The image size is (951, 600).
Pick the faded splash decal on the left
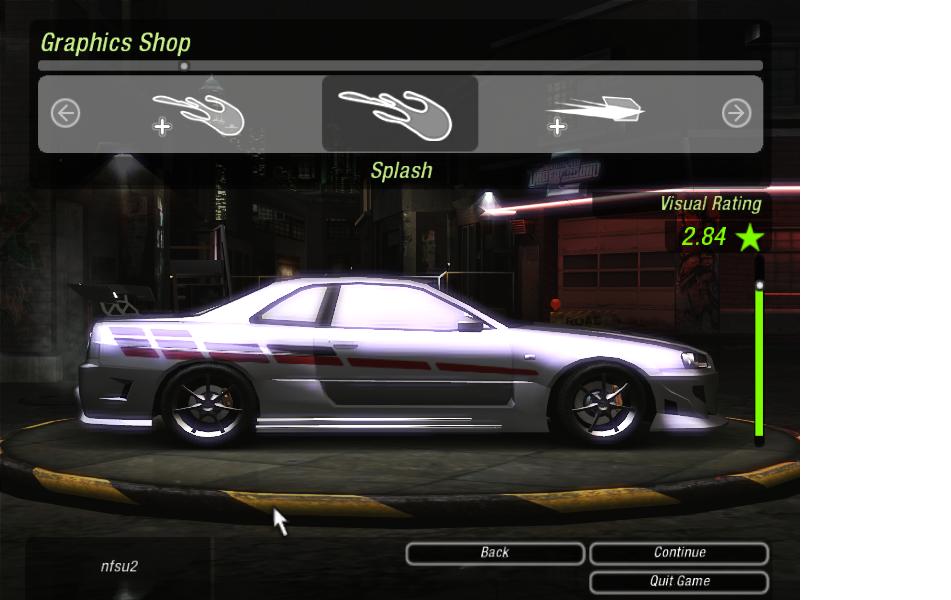click(200, 114)
